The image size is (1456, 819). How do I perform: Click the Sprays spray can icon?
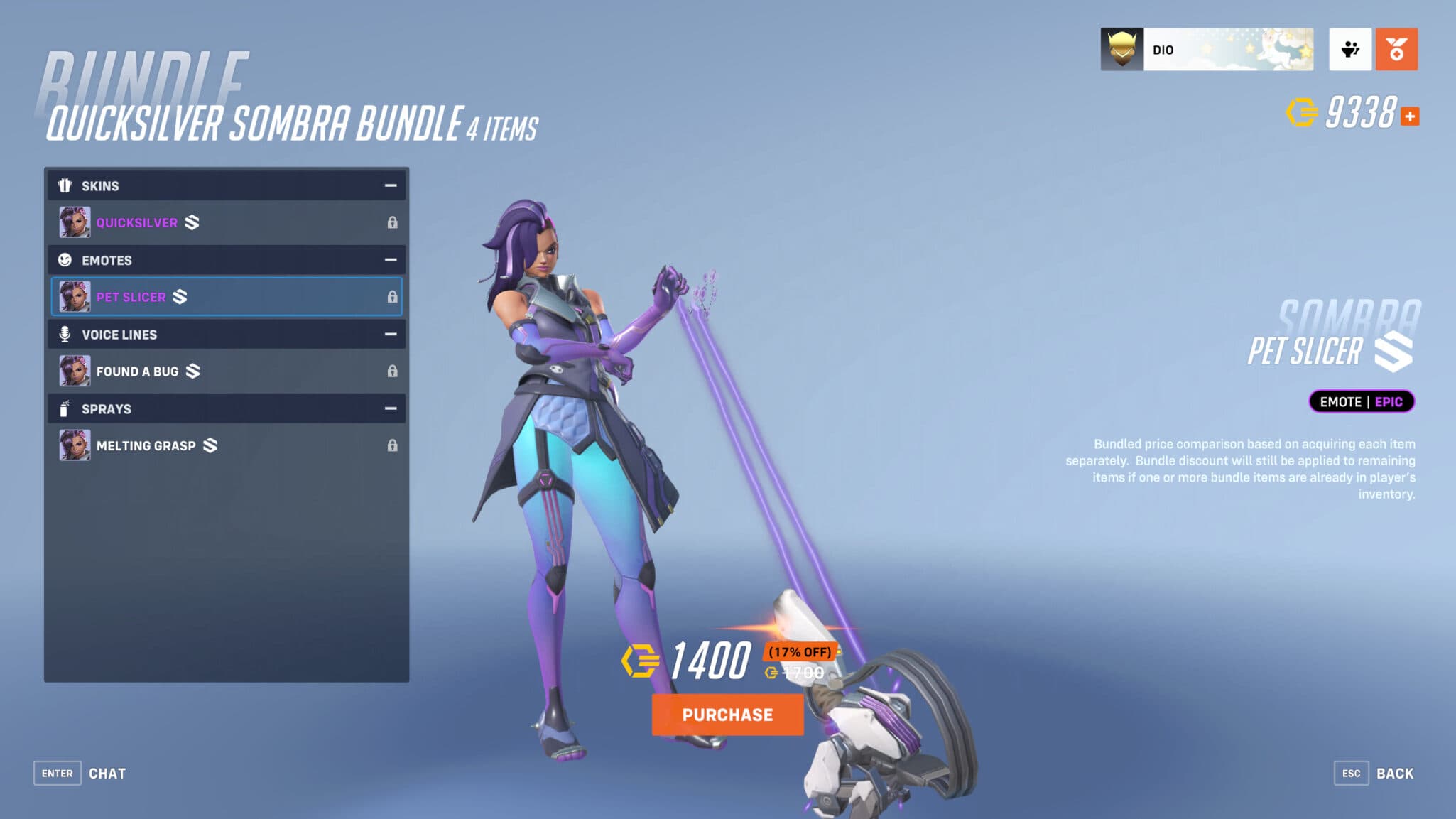pos(65,408)
